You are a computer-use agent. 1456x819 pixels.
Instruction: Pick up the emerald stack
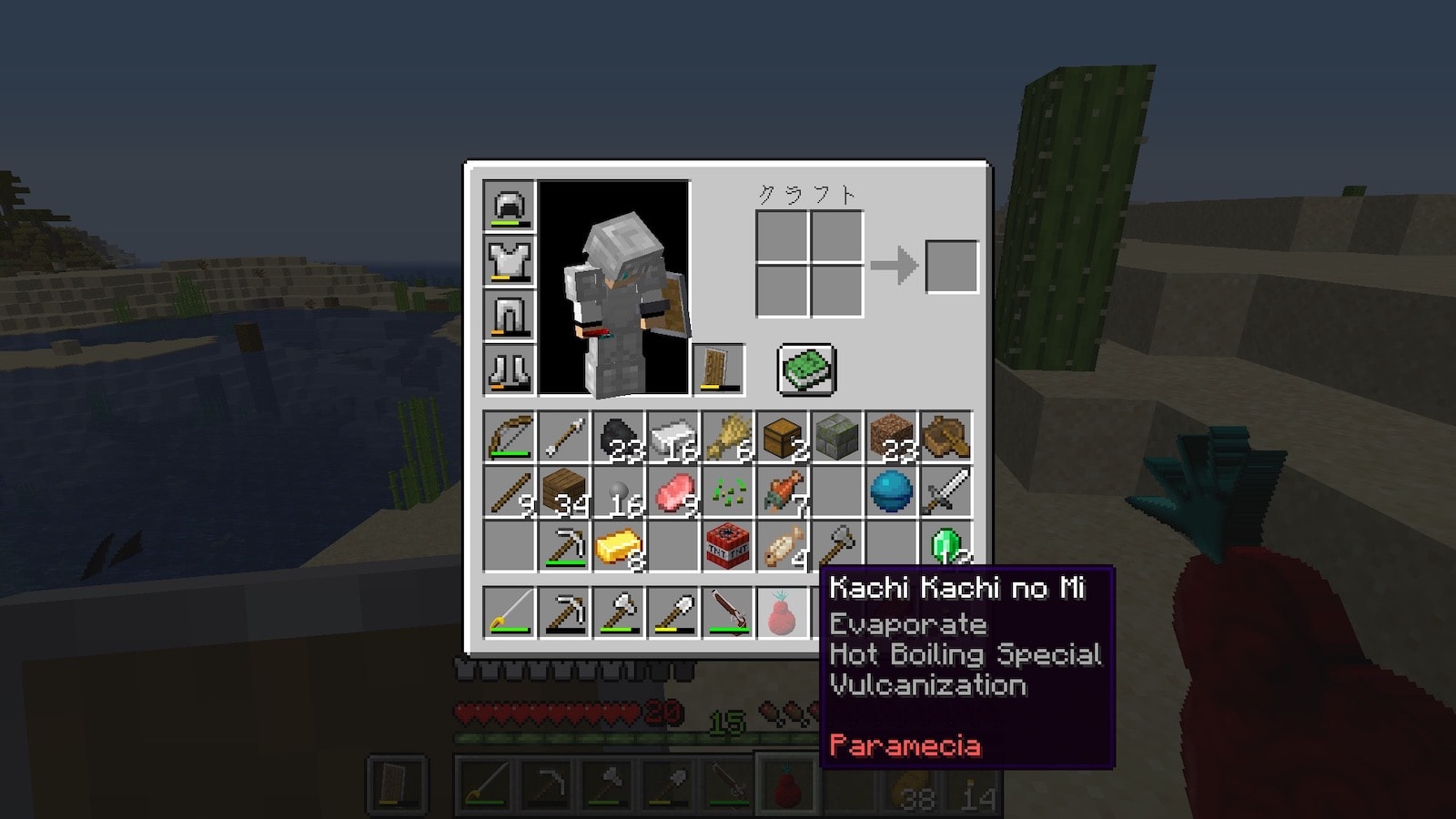point(946,547)
